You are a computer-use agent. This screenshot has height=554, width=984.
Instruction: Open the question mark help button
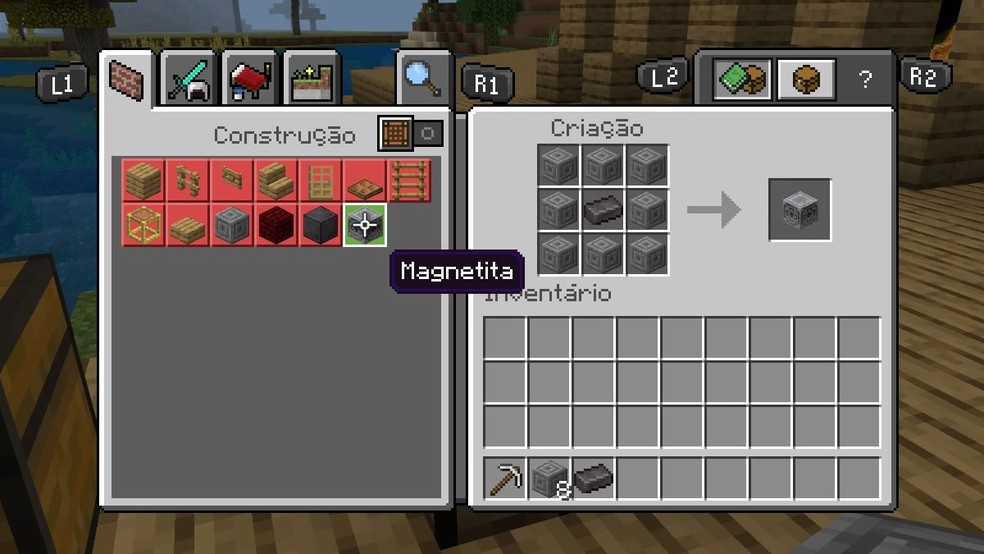[866, 78]
